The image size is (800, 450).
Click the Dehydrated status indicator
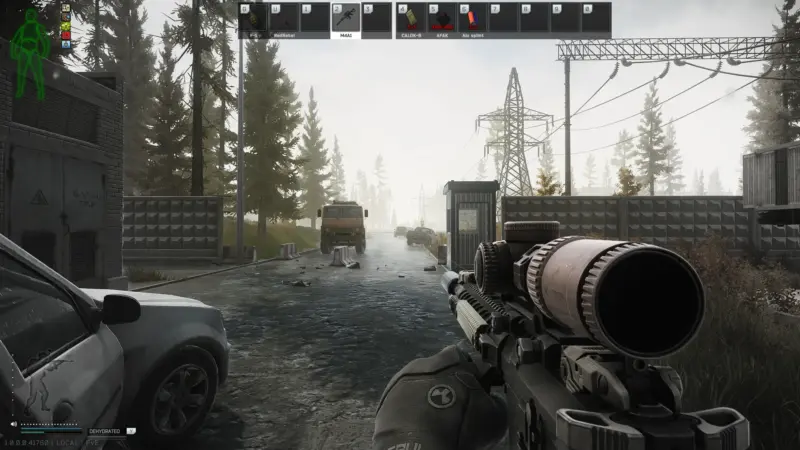(104, 431)
